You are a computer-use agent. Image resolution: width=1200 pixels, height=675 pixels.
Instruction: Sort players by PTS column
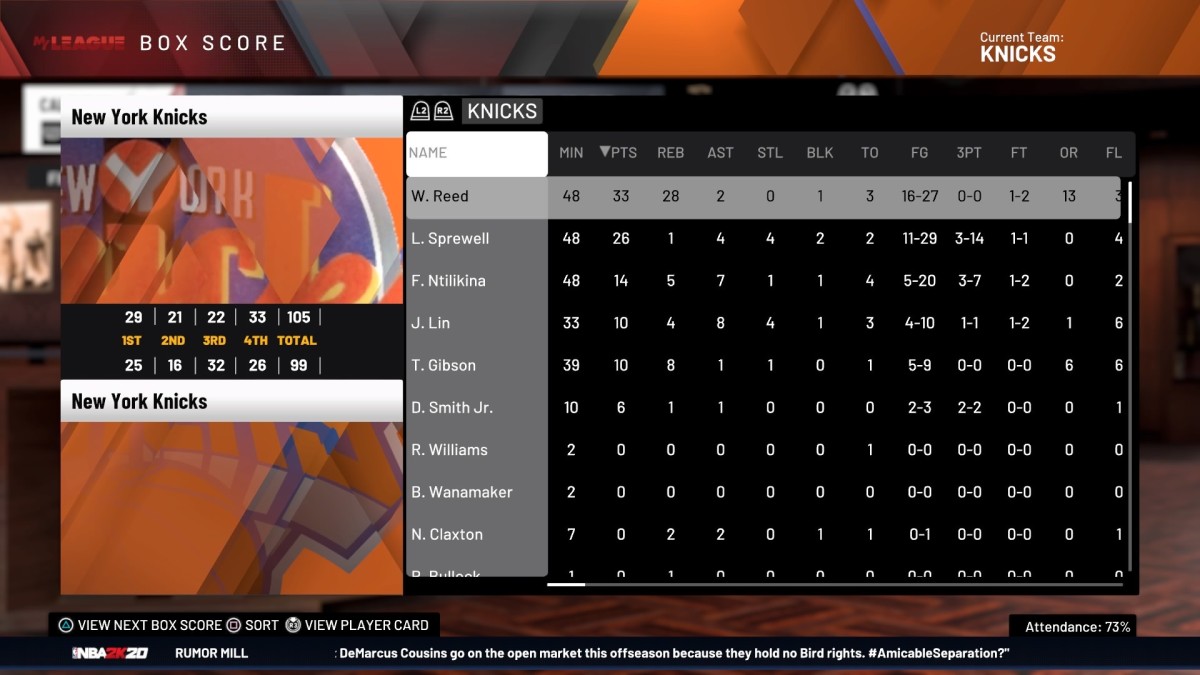[x=619, y=153]
